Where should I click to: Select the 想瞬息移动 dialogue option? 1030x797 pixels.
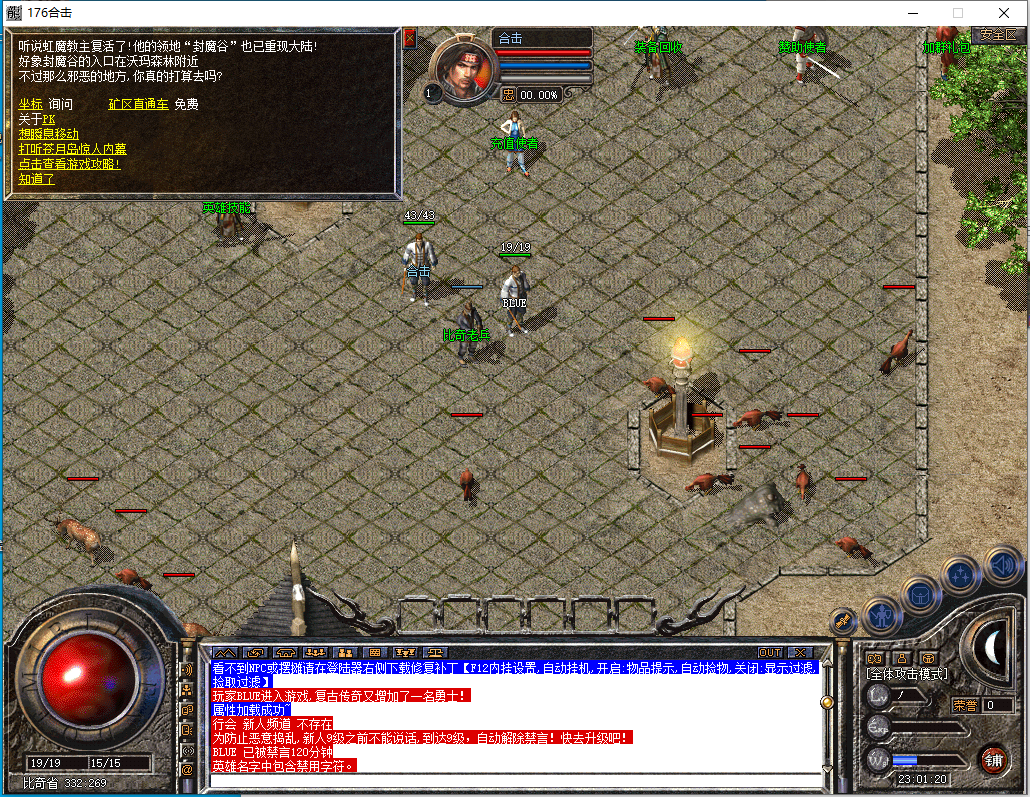tap(48, 134)
